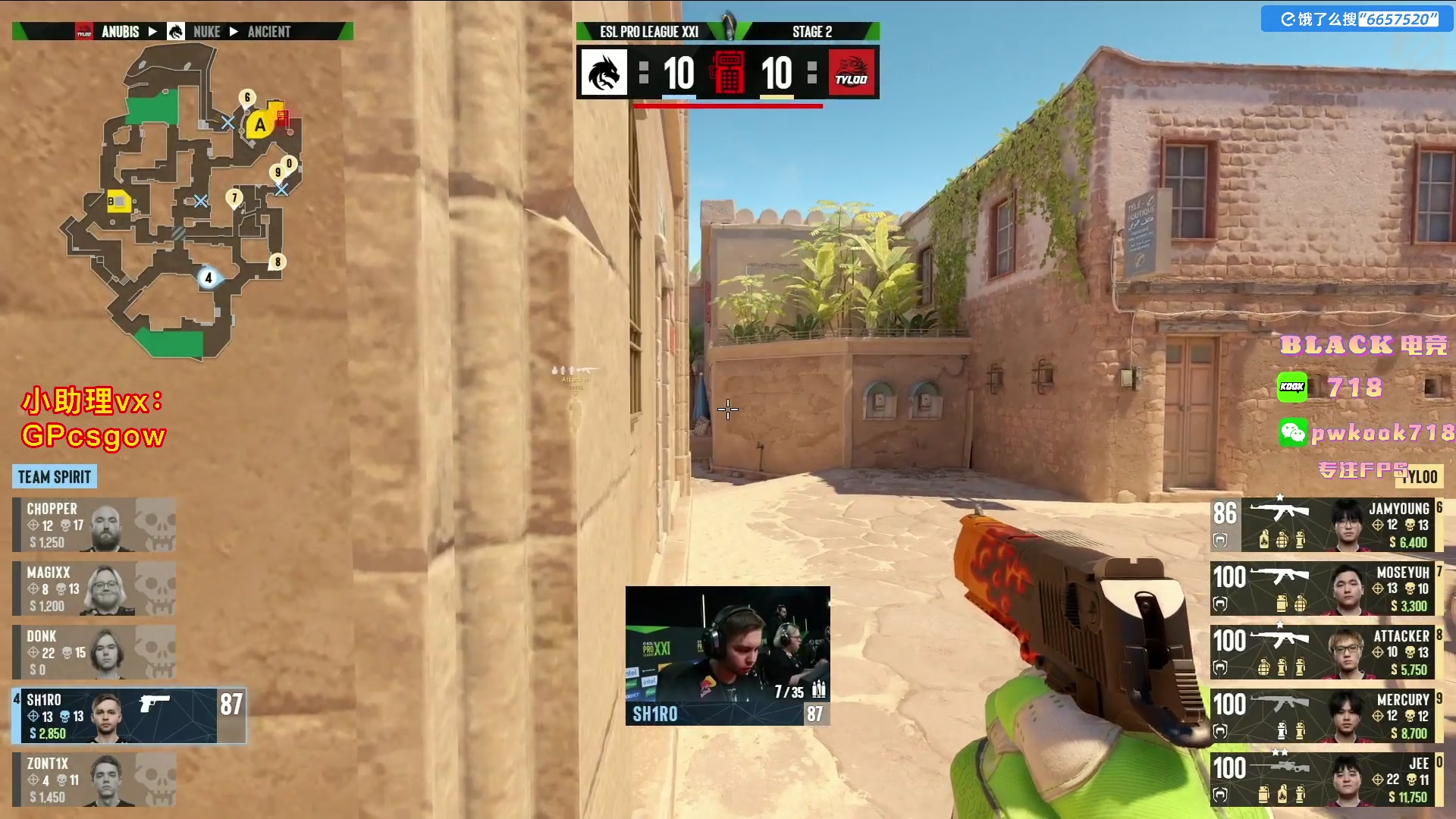Select the NUKE entry in map series bar

coord(206,32)
